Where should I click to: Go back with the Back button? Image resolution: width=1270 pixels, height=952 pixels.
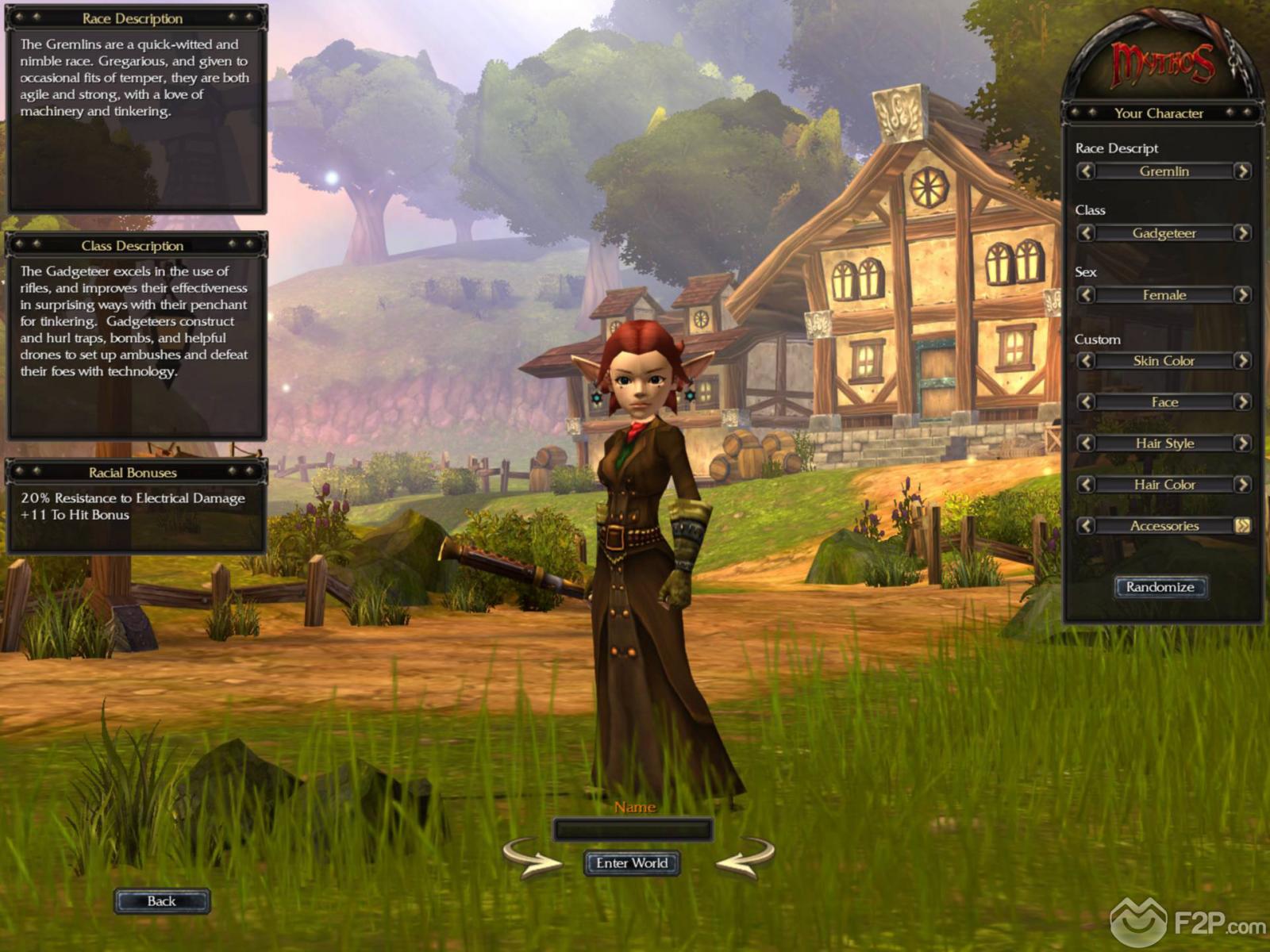(162, 901)
